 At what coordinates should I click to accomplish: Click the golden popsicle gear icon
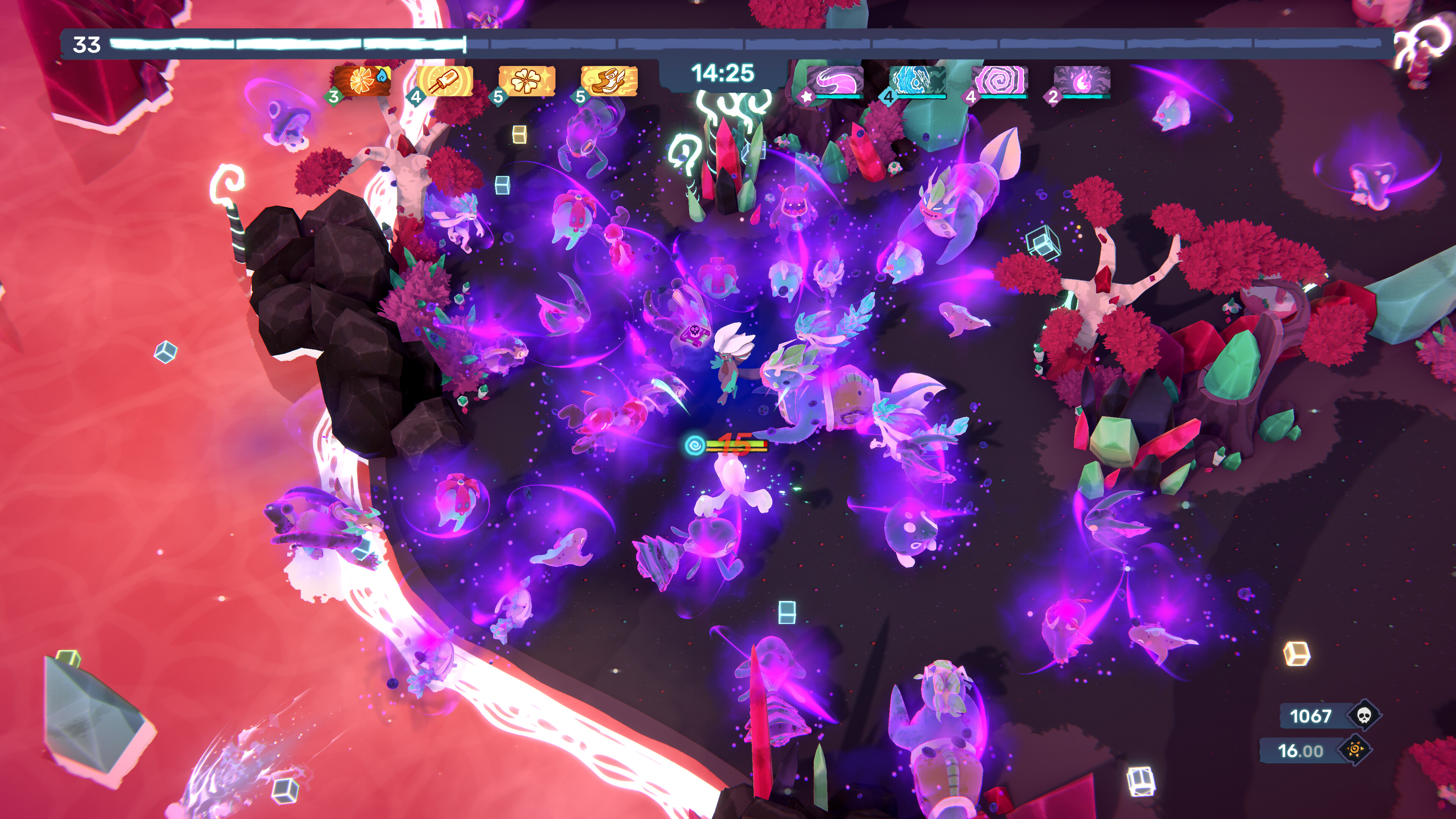pyautogui.click(x=445, y=81)
